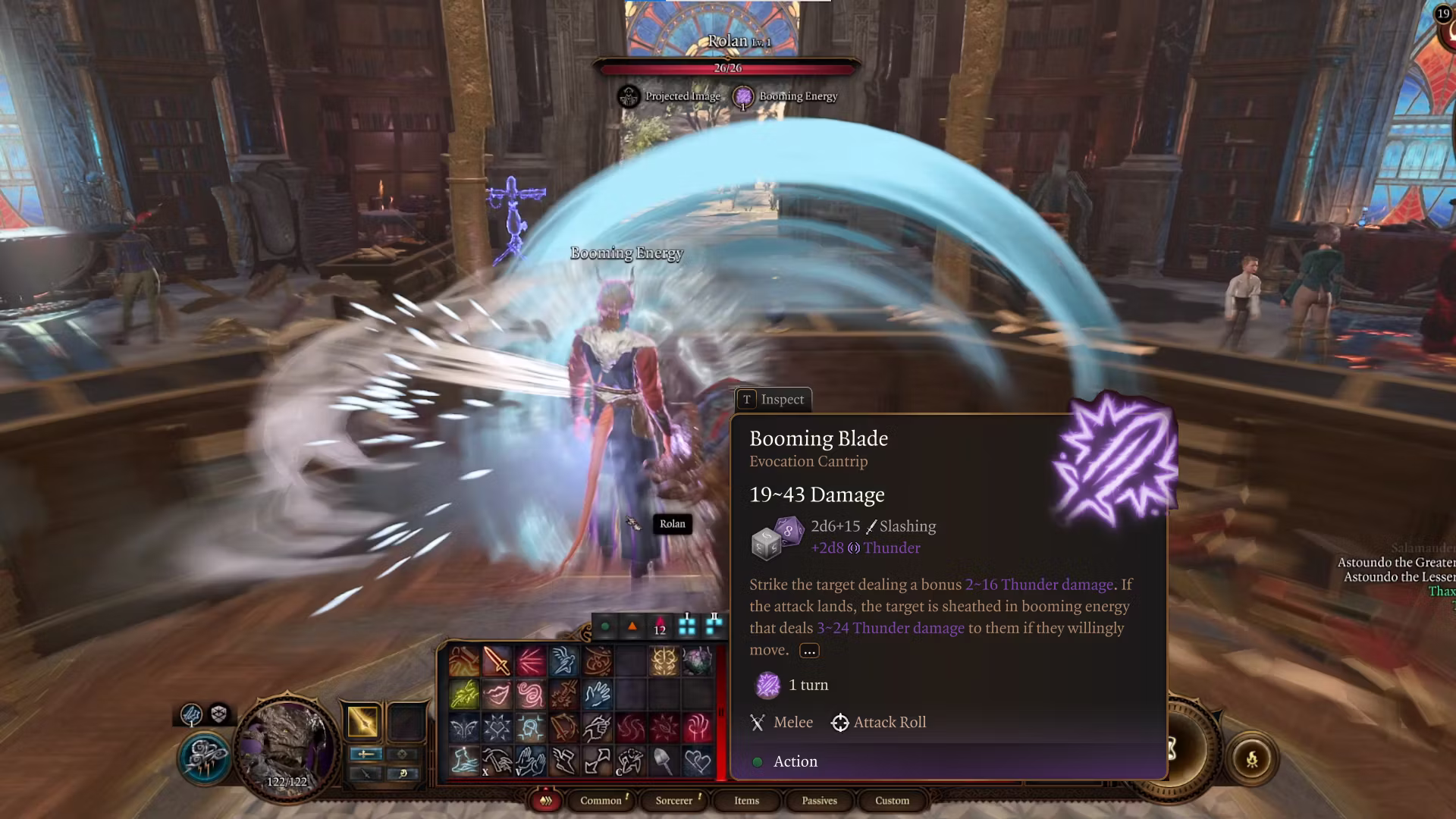Screen dimensions: 1456x819
Task: Click the red hotbar toggle button
Action: [x=545, y=801]
